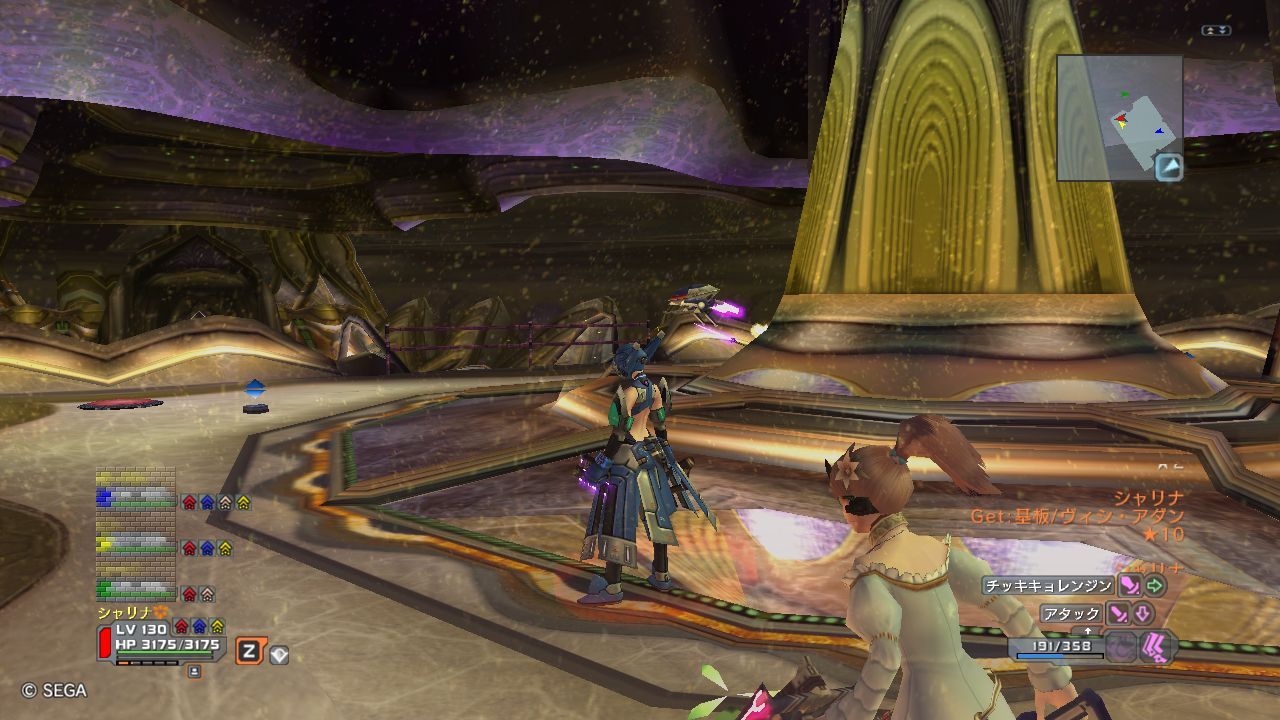Click the diamond shield icon beside the Z button

[279, 654]
